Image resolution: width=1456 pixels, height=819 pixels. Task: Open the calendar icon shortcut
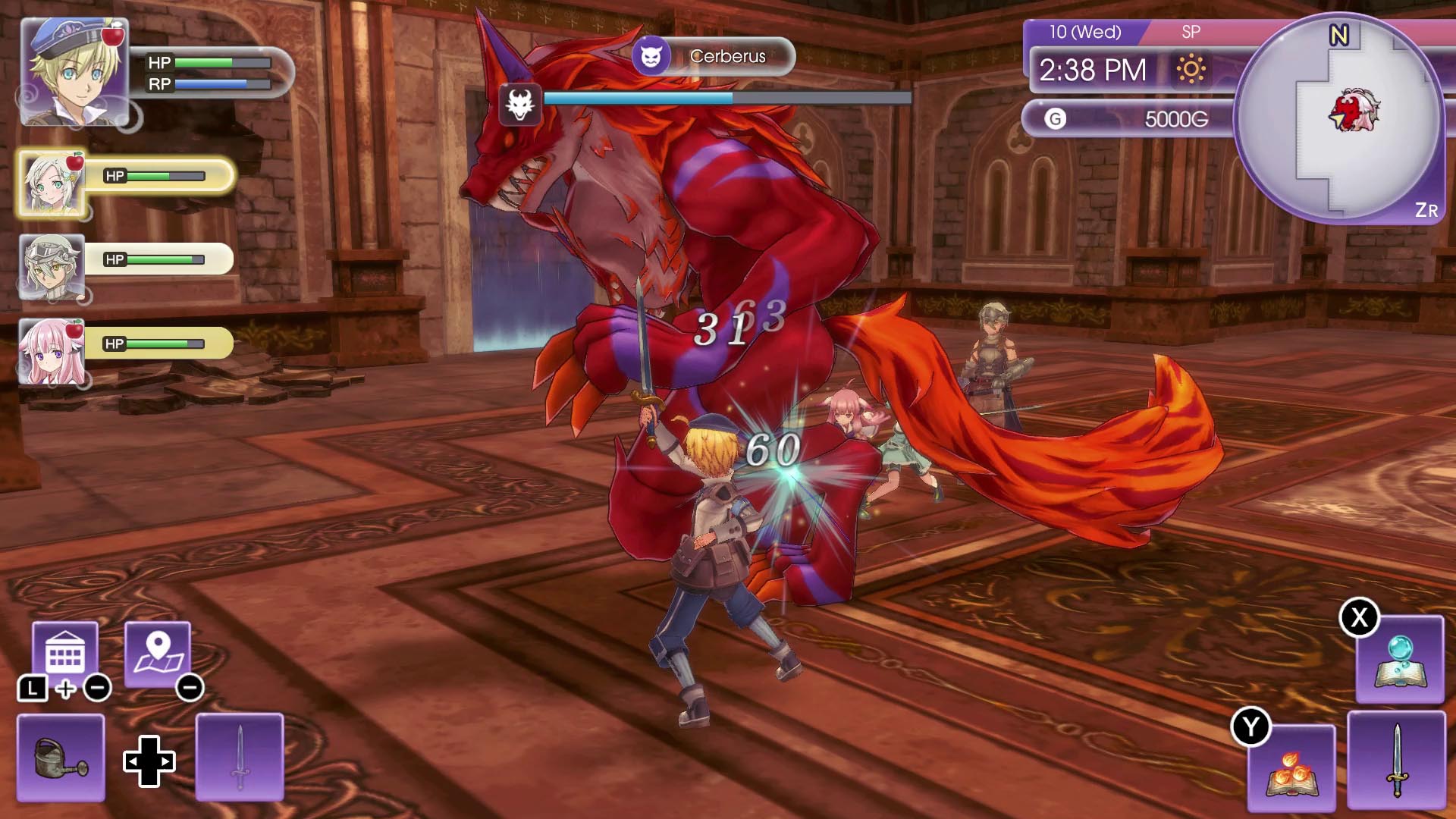tap(65, 654)
